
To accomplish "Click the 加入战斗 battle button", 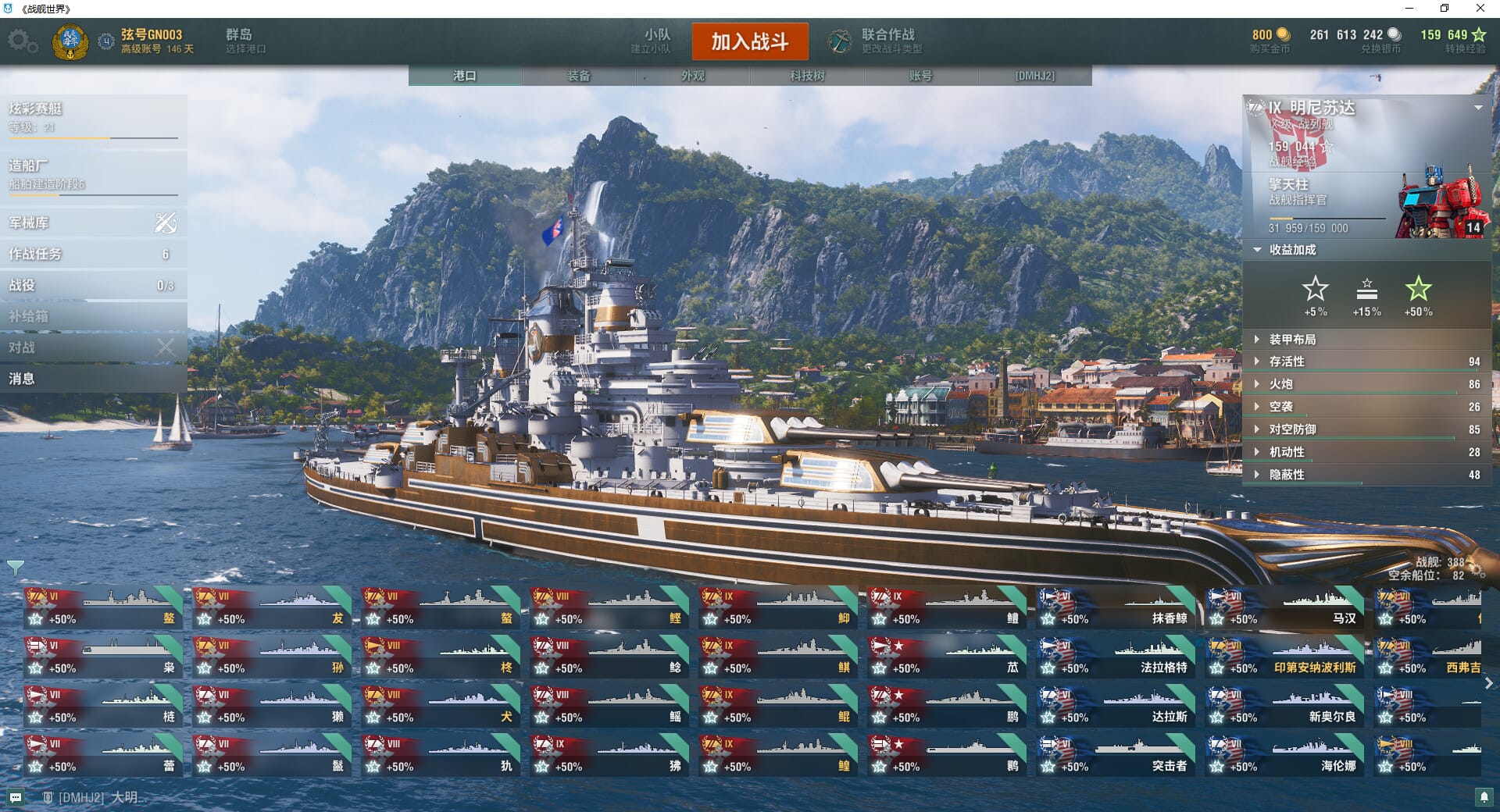I will pos(749,41).
